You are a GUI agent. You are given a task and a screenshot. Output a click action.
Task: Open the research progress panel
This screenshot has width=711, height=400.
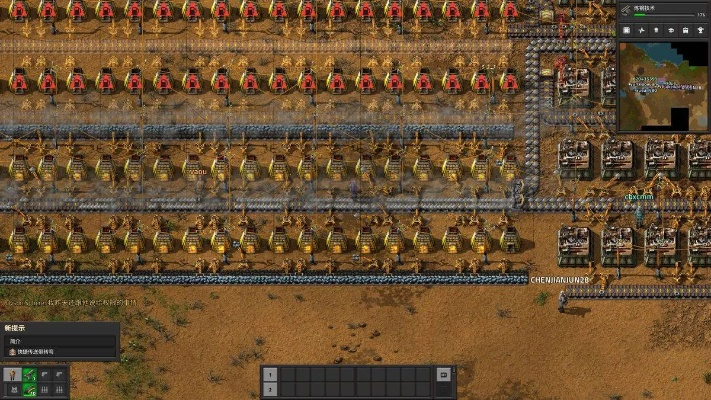[x=663, y=10]
